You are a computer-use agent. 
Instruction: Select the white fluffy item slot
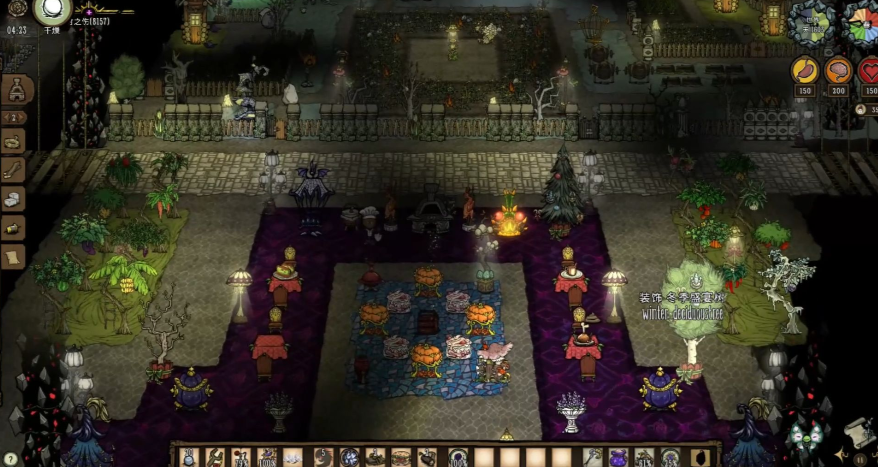[x=293, y=457]
